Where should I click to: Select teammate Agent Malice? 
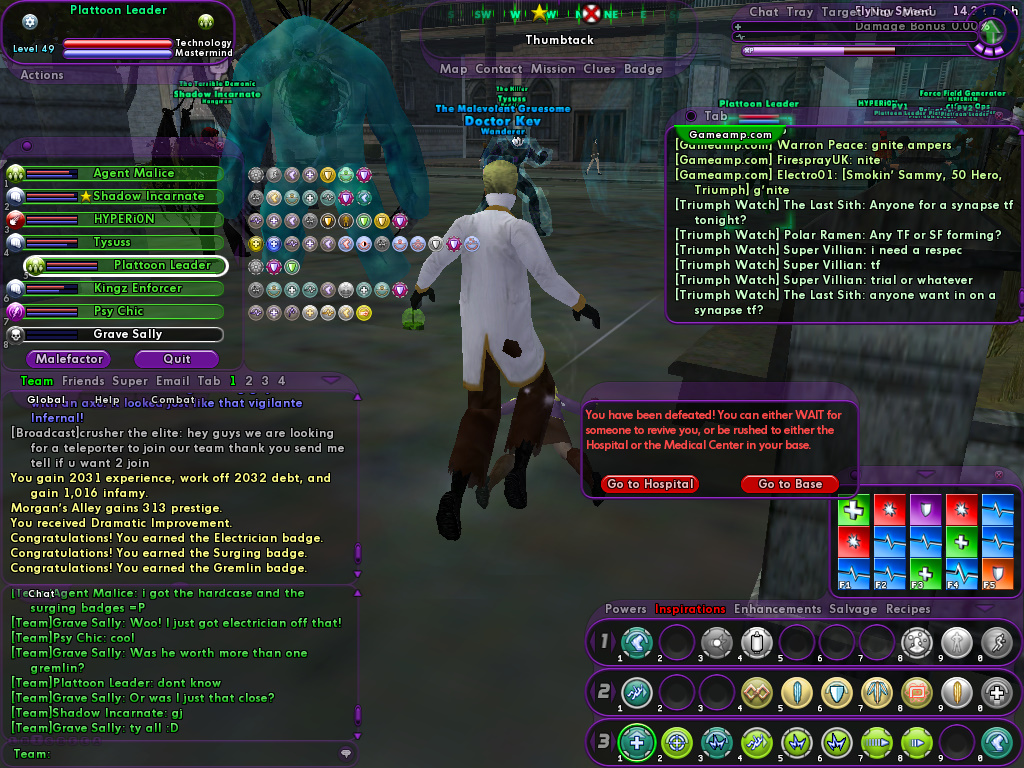pyautogui.click(x=133, y=173)
